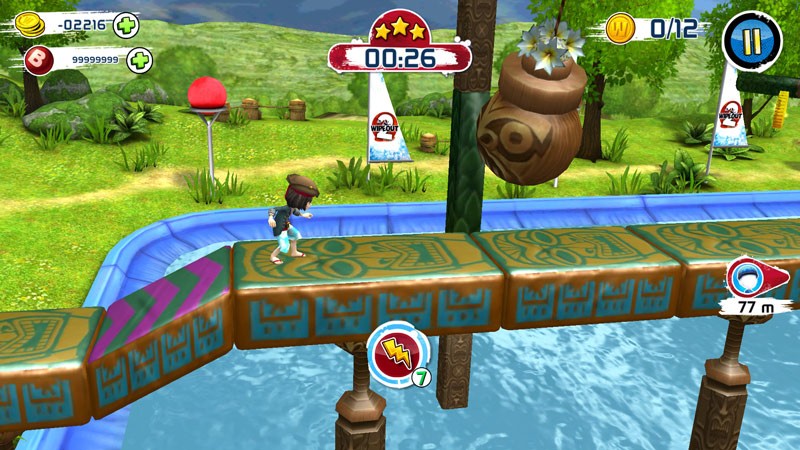Pause the game with the pause button
Image resolution: width=800 pixels, height=450 pixels.
(753, 40)
